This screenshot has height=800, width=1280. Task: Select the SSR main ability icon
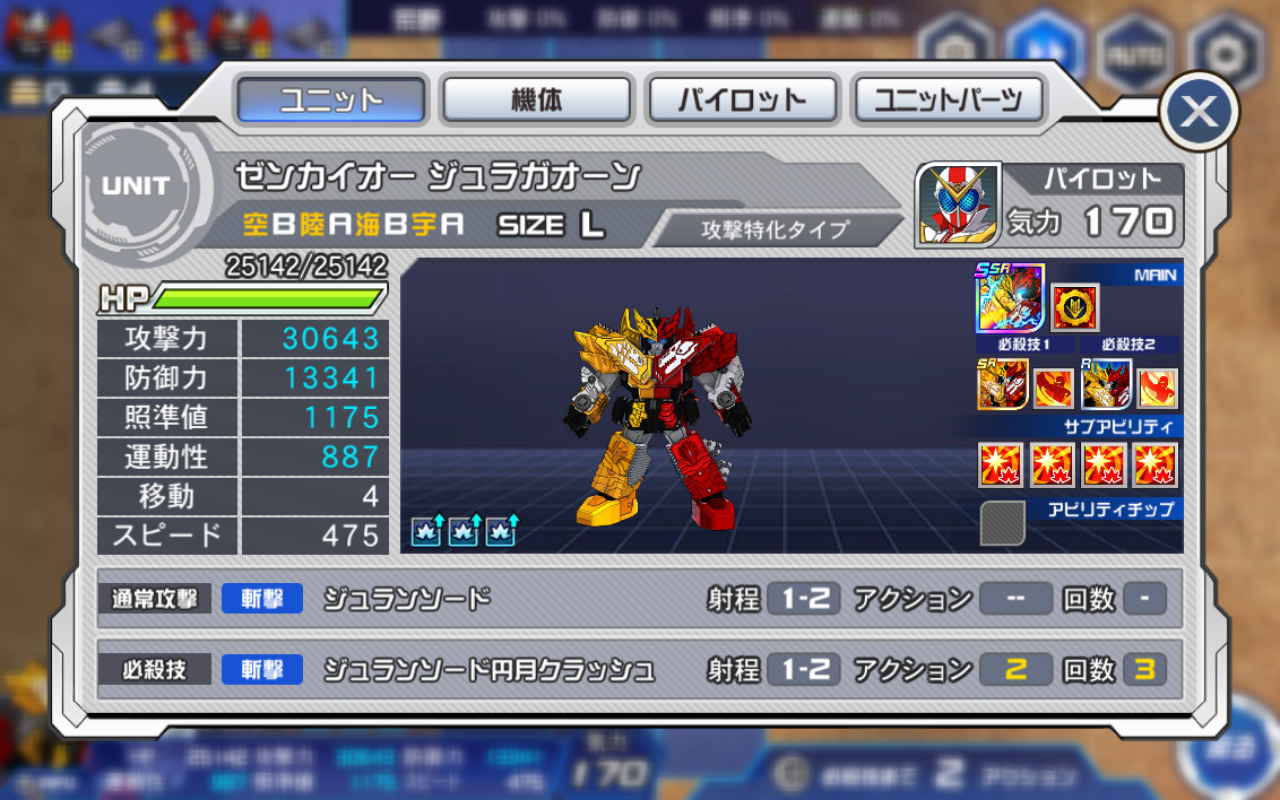pos(1010,298)
